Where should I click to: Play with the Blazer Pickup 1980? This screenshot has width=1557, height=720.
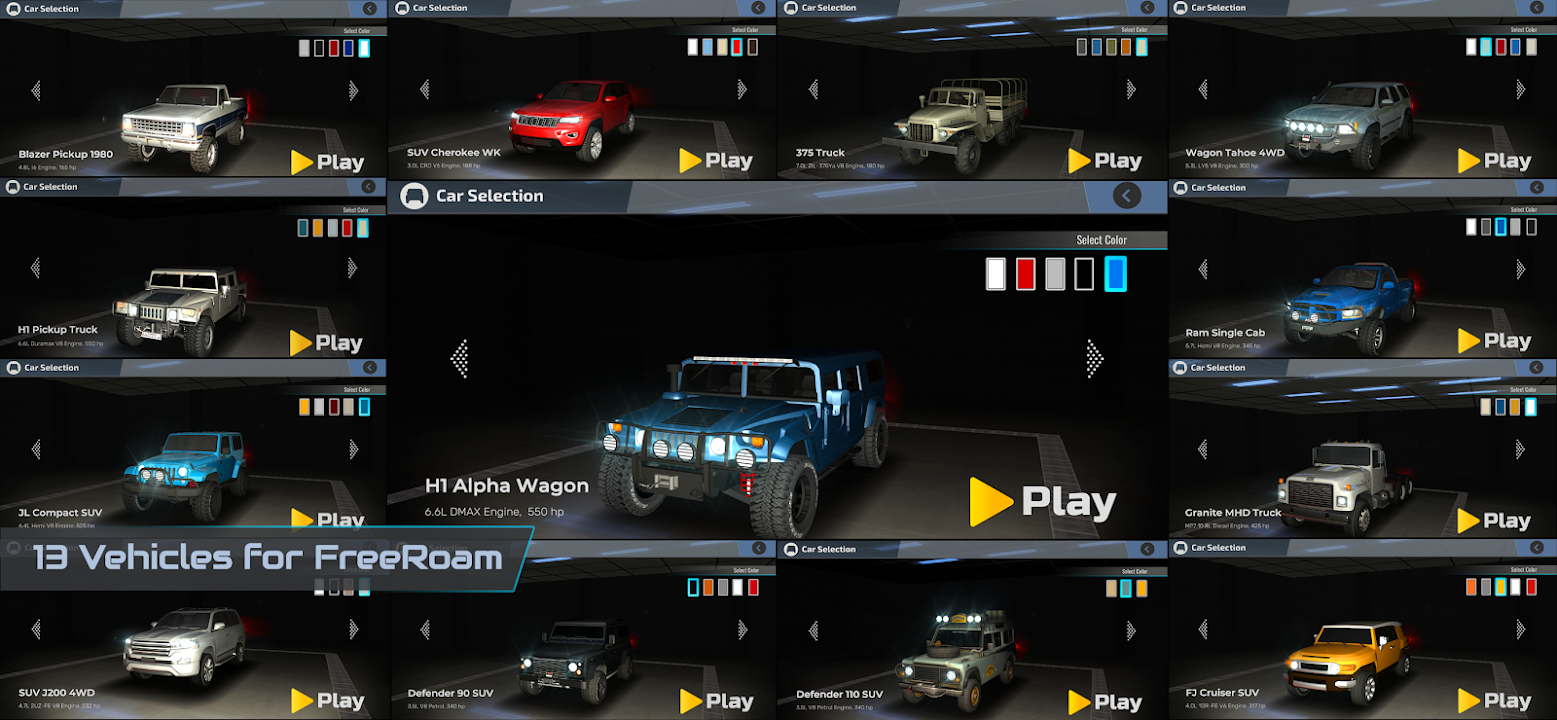[x=327, y=162]
